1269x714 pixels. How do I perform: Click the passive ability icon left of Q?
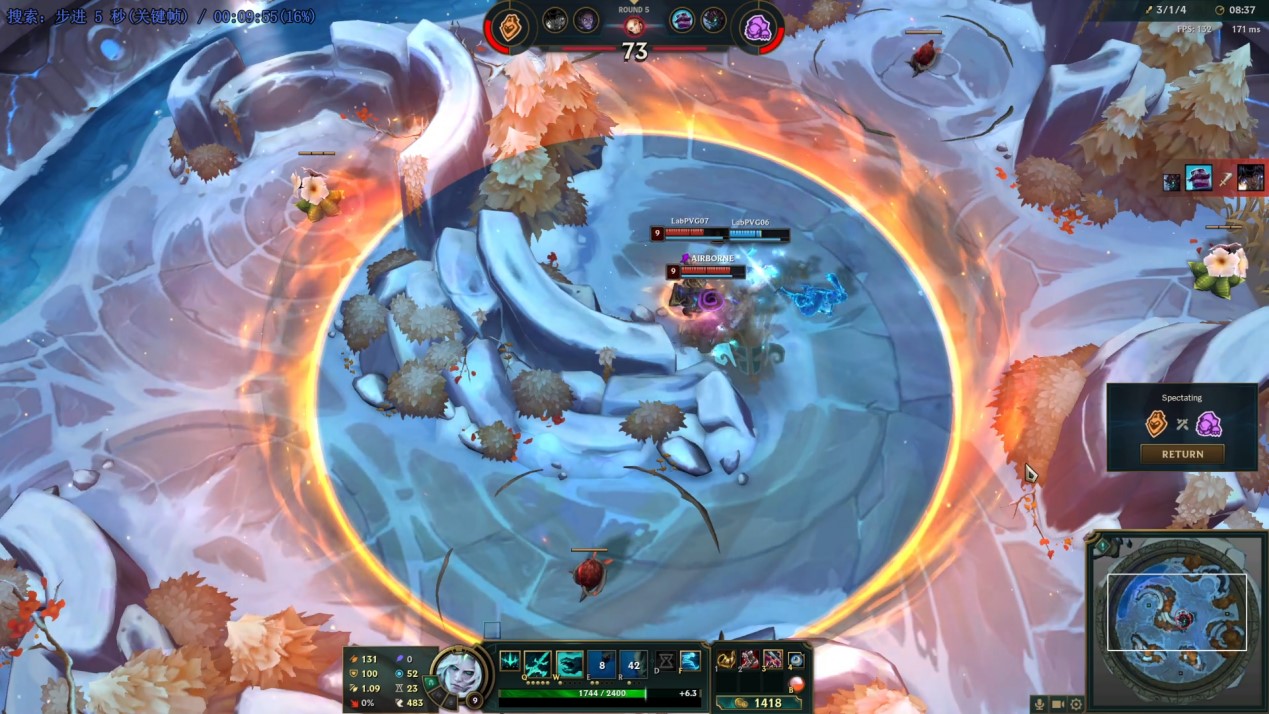point(510,661)
